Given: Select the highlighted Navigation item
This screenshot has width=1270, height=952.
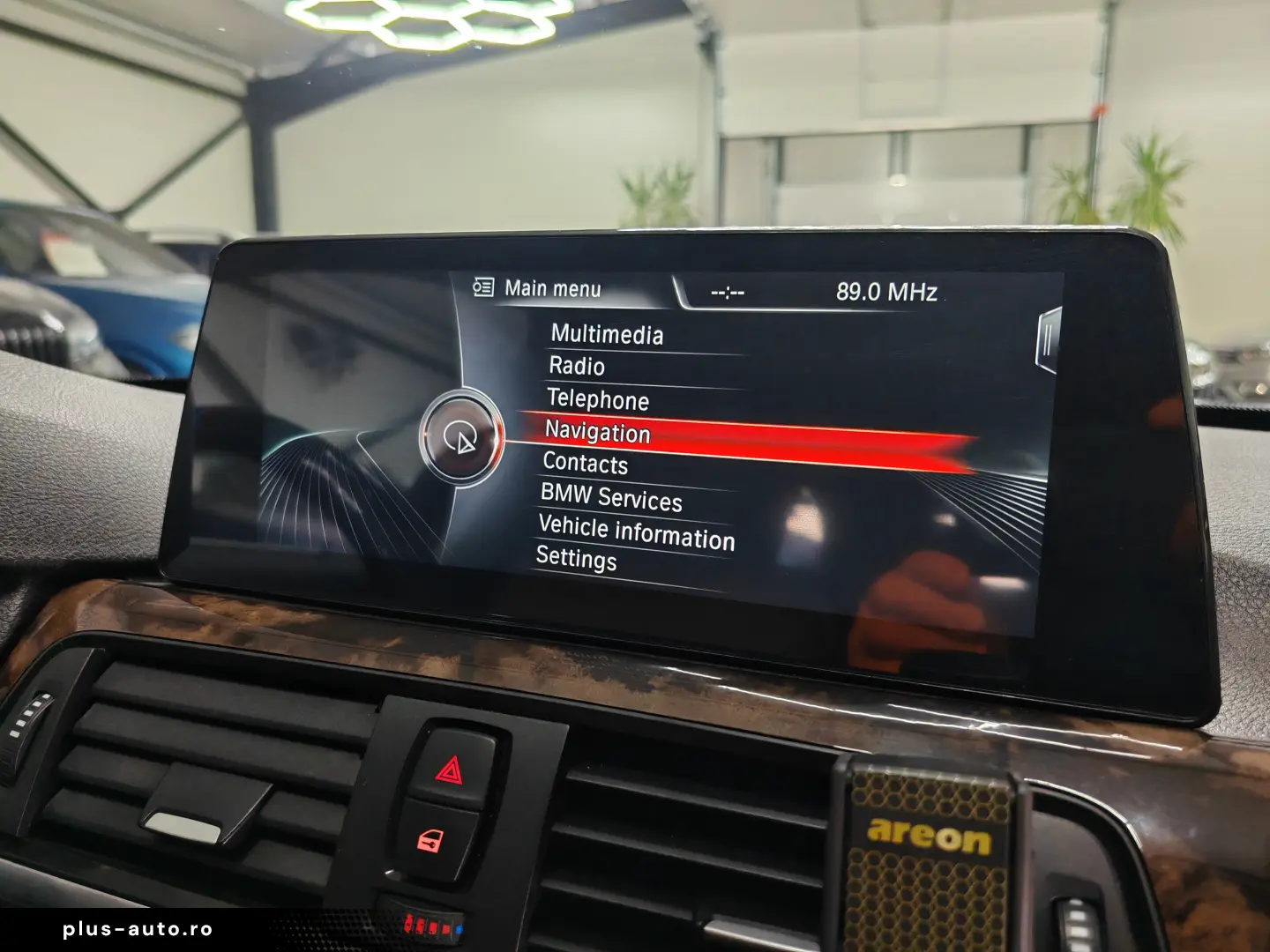Looking at the screenshot, I should coord(598,434).
